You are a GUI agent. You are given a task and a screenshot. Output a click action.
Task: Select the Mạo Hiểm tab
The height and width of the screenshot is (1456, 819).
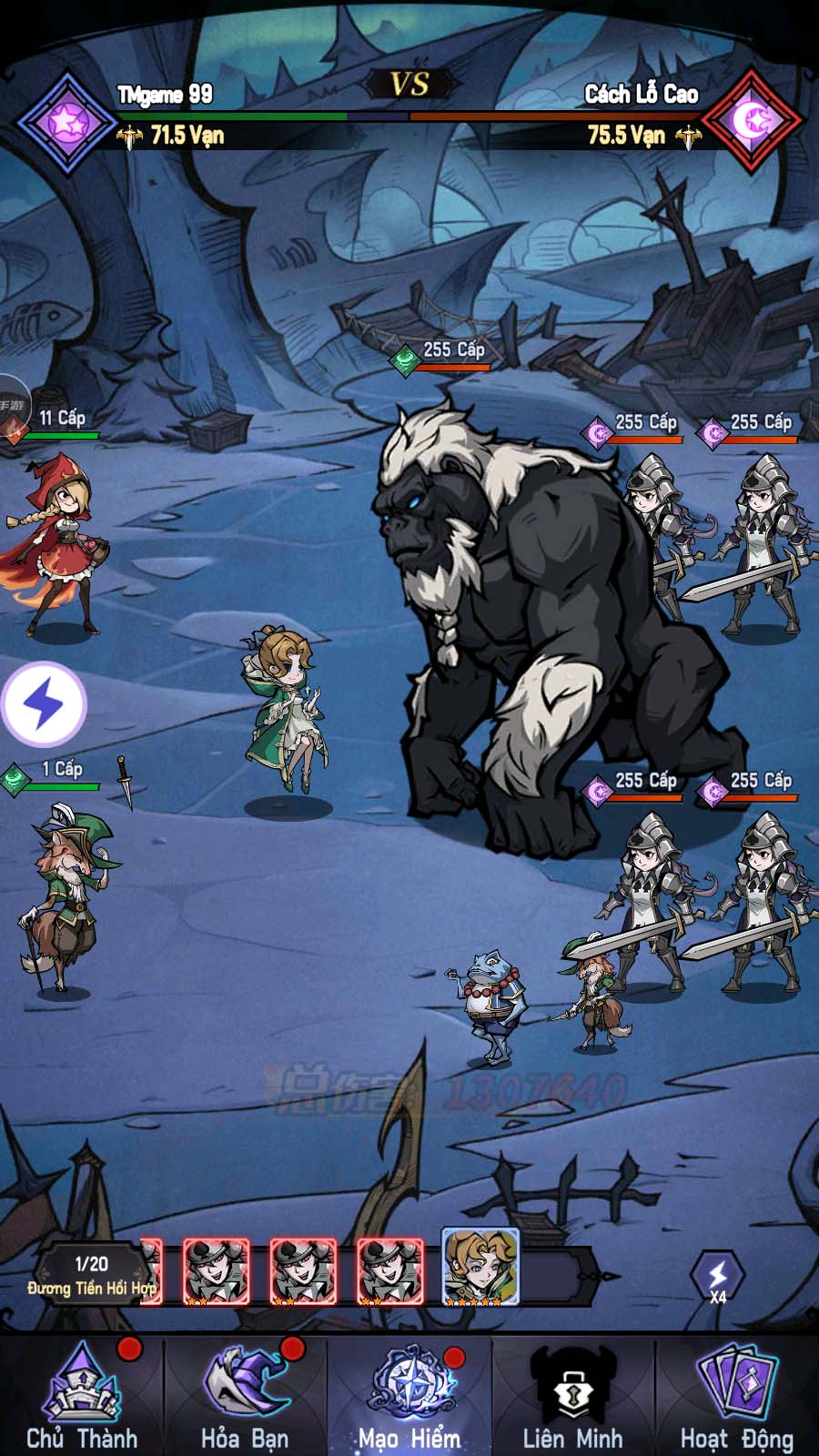409,1397
